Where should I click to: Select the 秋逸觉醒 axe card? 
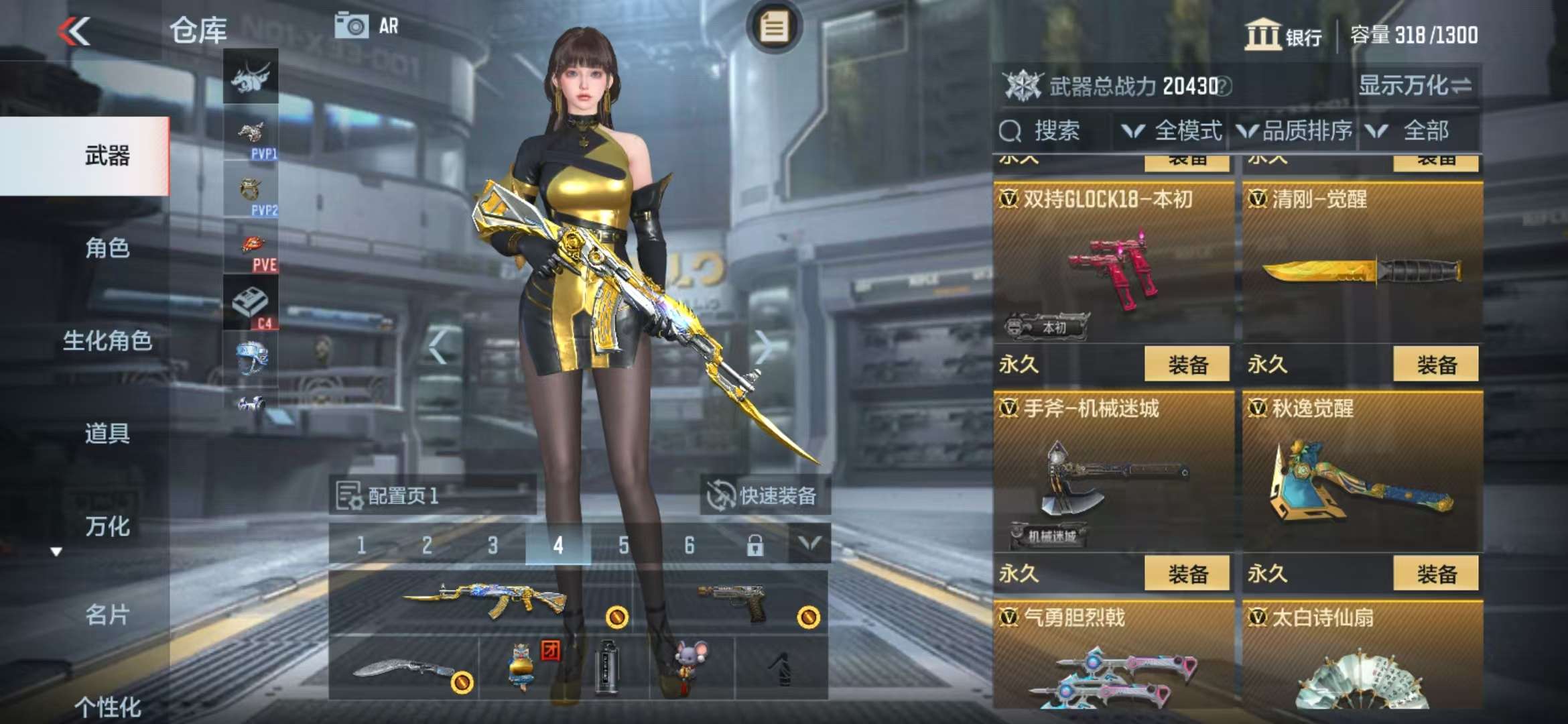pos(1362,476)
